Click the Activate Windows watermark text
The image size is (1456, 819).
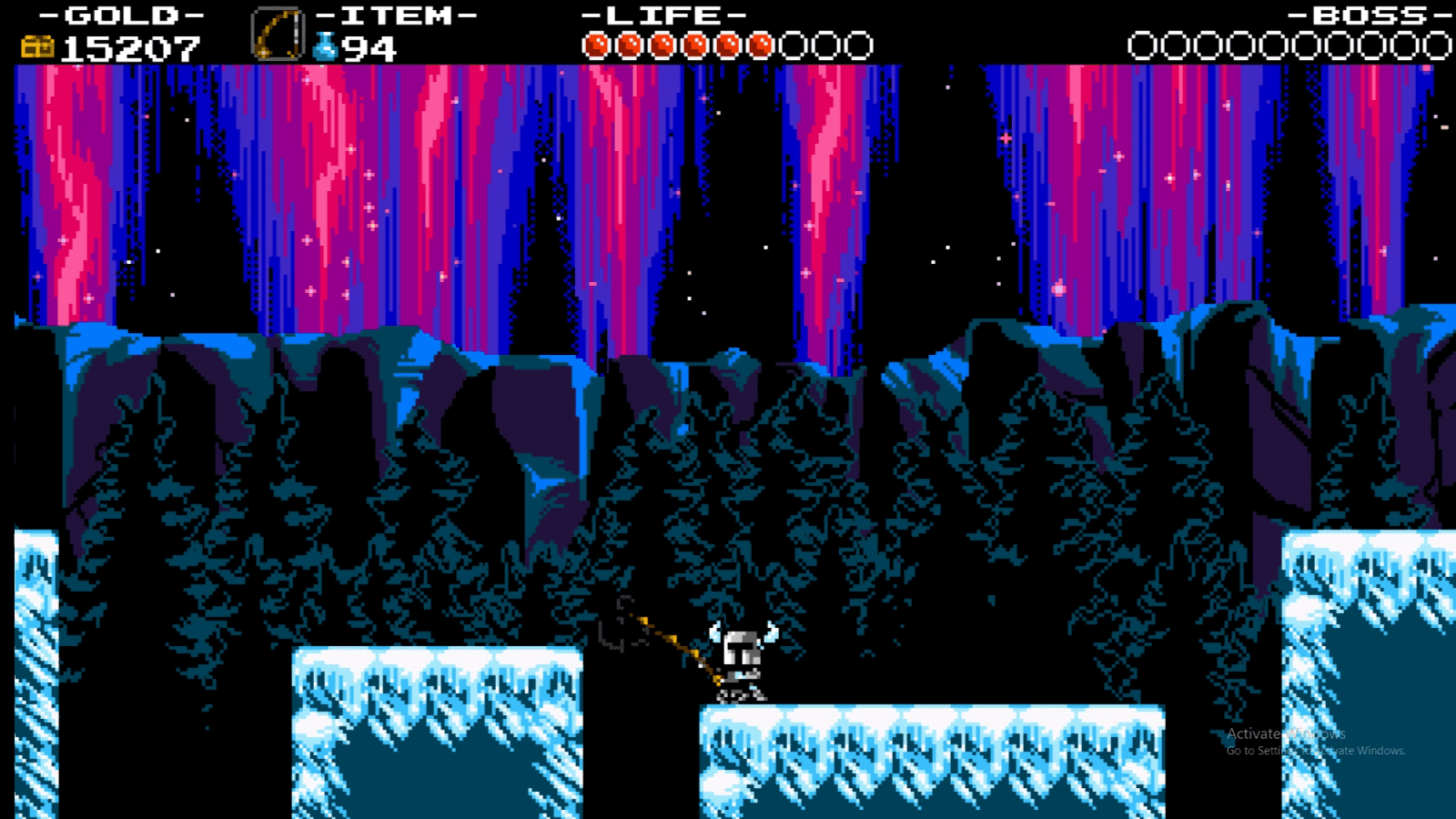tap(1285, 732)
